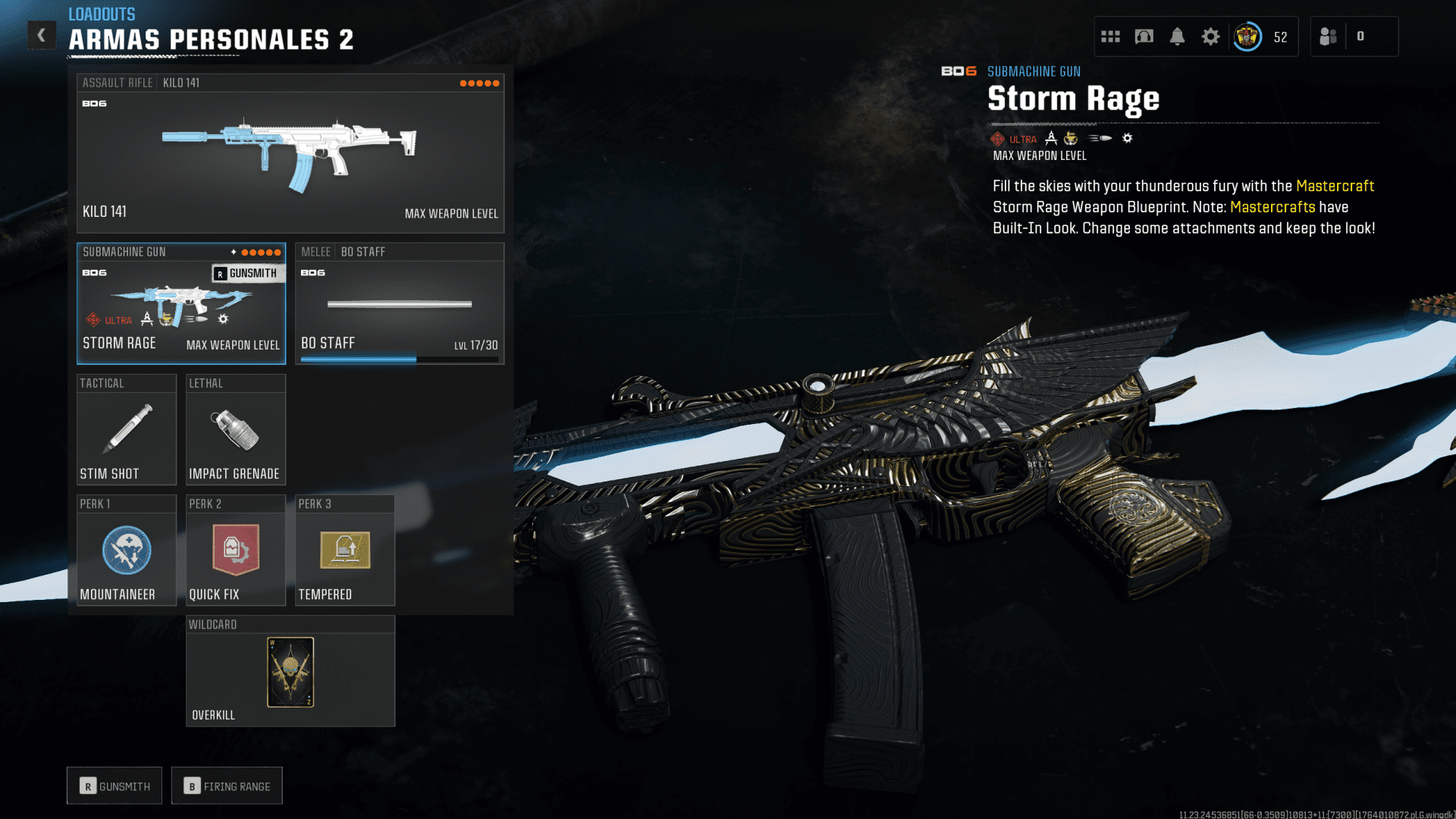Image resolution: width=1456 pixels, height=819 pixels.
Task: Open the Mountaineer perk 1 slot
Action: tap(127, 551)
